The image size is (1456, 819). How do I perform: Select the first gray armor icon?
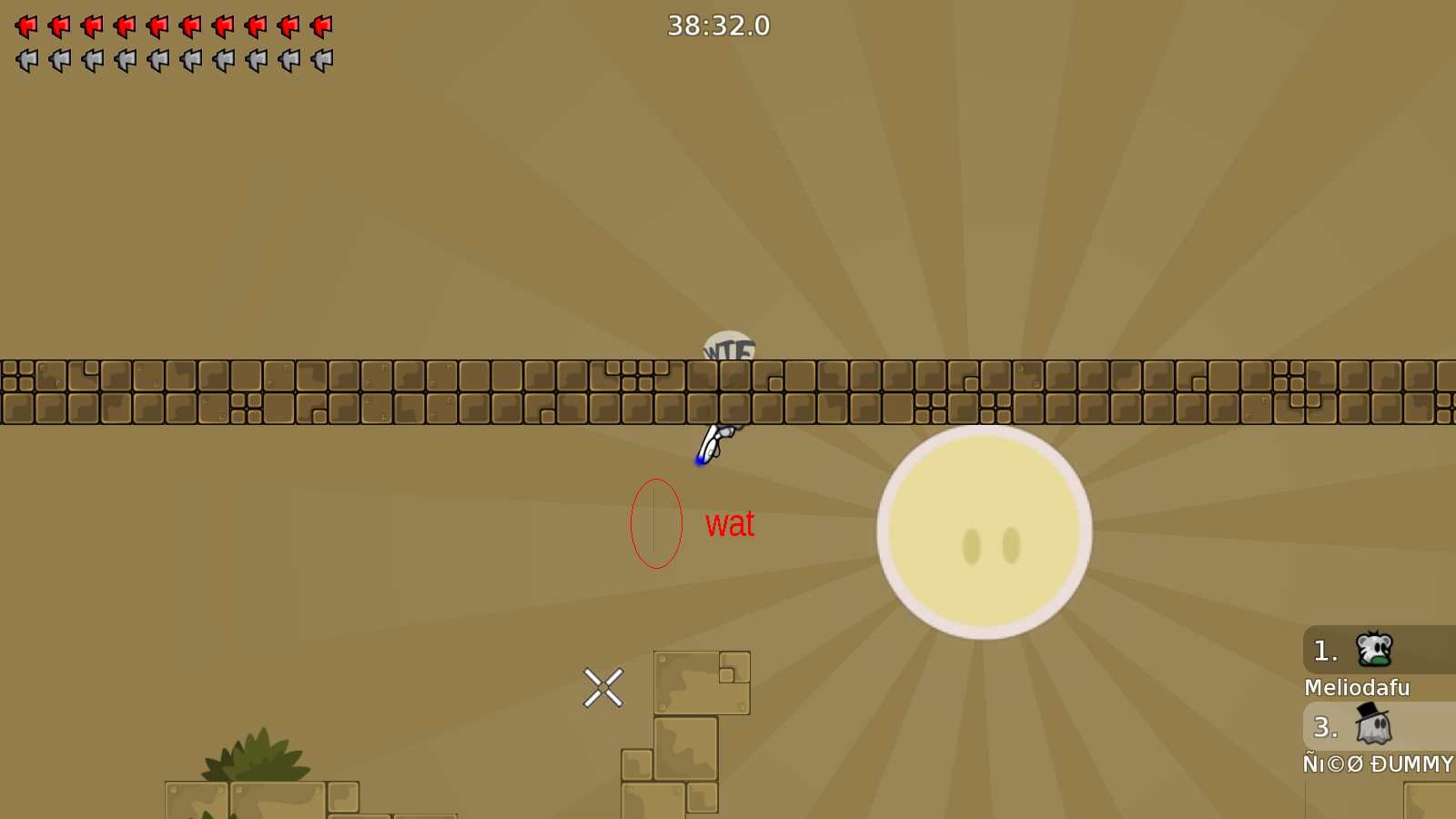coord(27,62)
